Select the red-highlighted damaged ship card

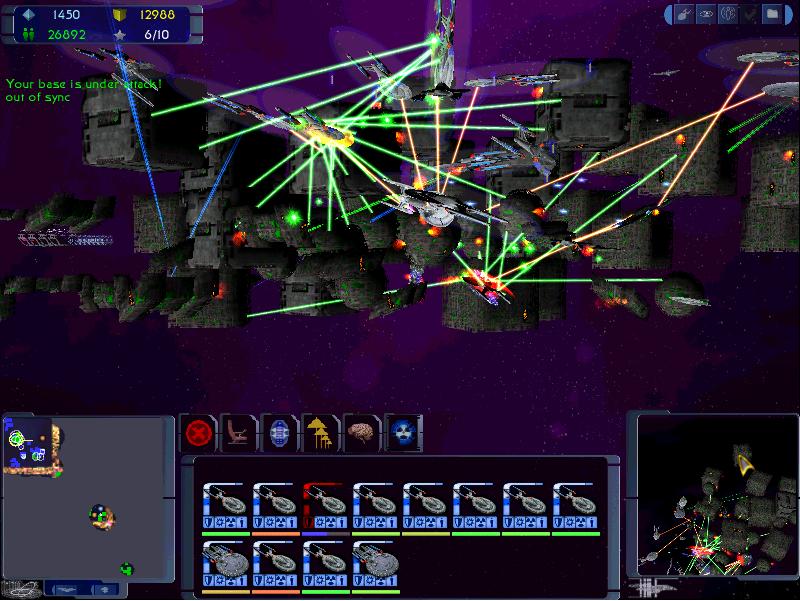pos(326,507)
